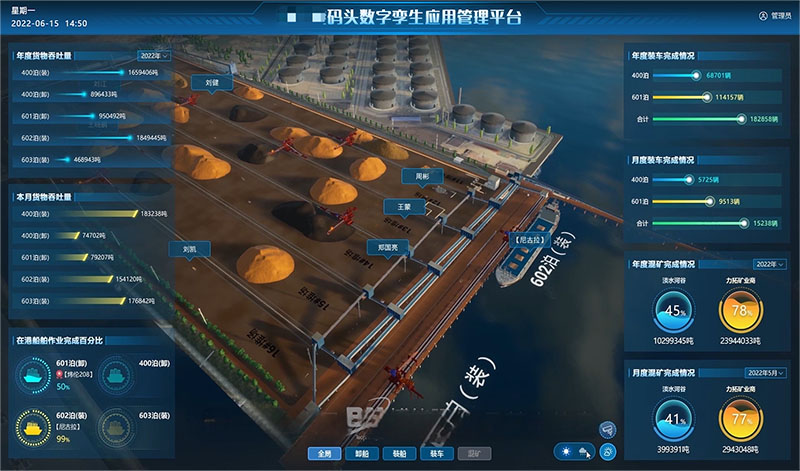
Task: Open the 装车 view
Action: coord(436,453)
